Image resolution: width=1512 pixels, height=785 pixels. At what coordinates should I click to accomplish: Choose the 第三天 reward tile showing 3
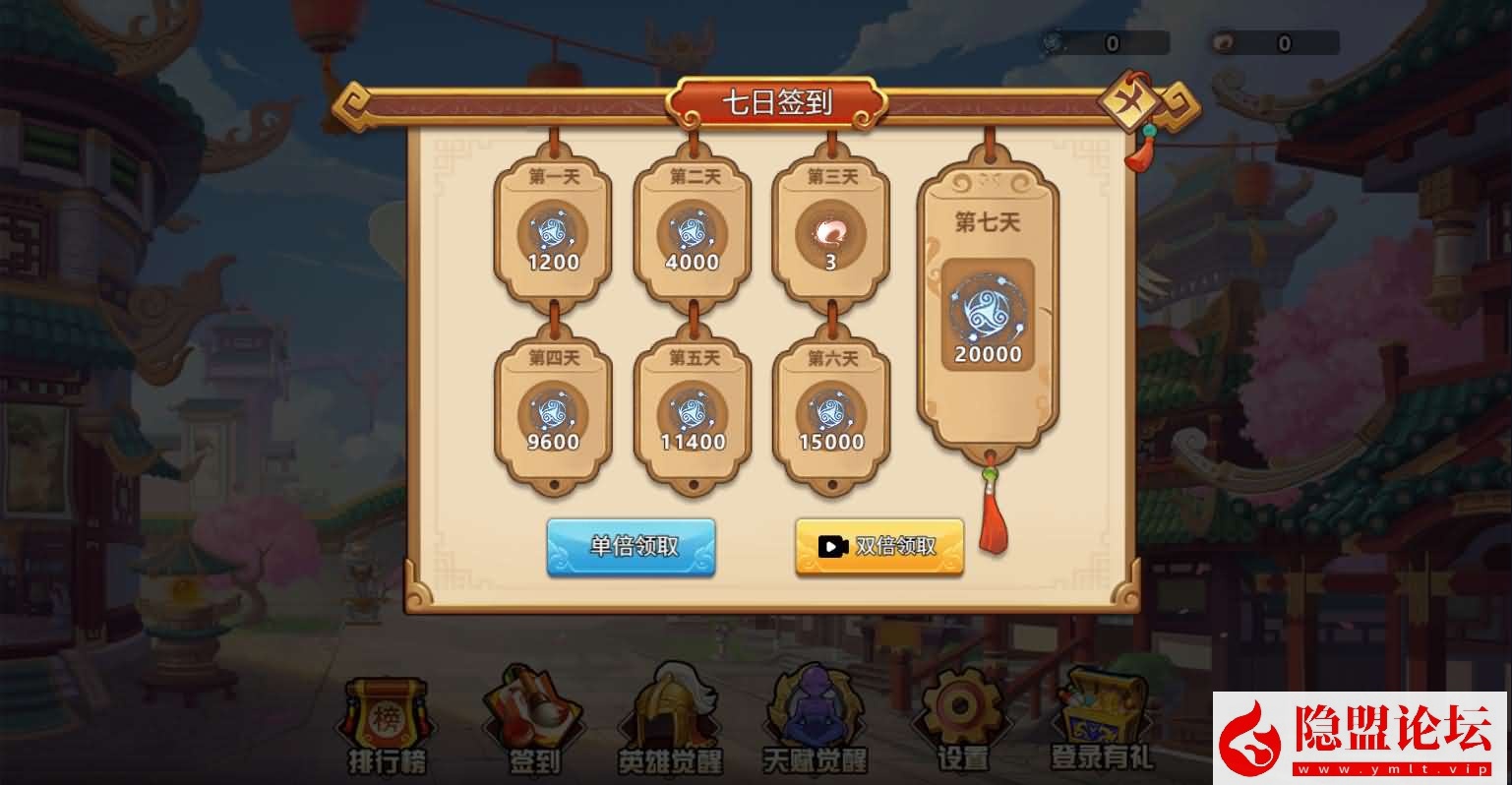pos(830,235)
